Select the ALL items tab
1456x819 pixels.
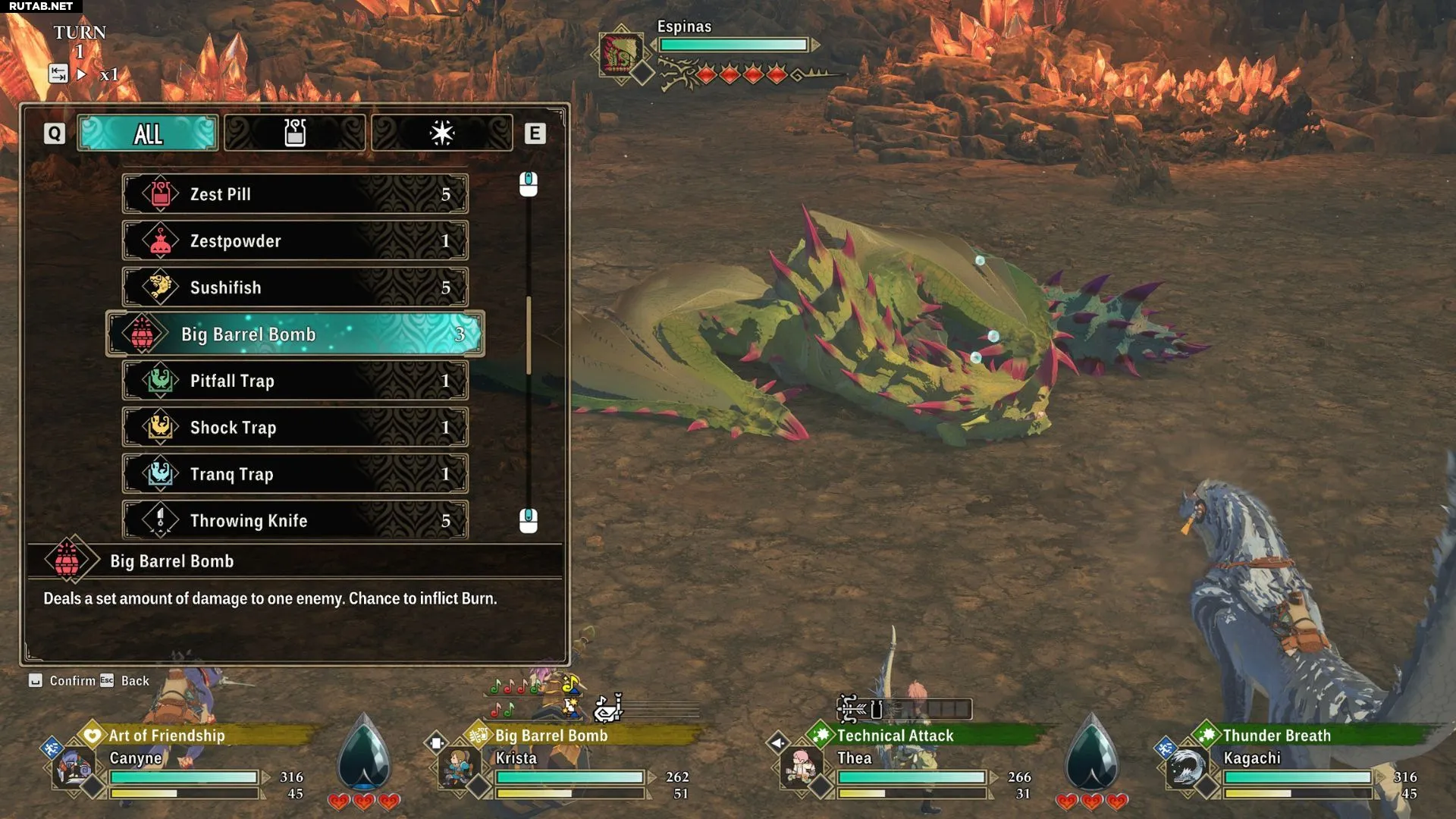[x=148, y=133]
